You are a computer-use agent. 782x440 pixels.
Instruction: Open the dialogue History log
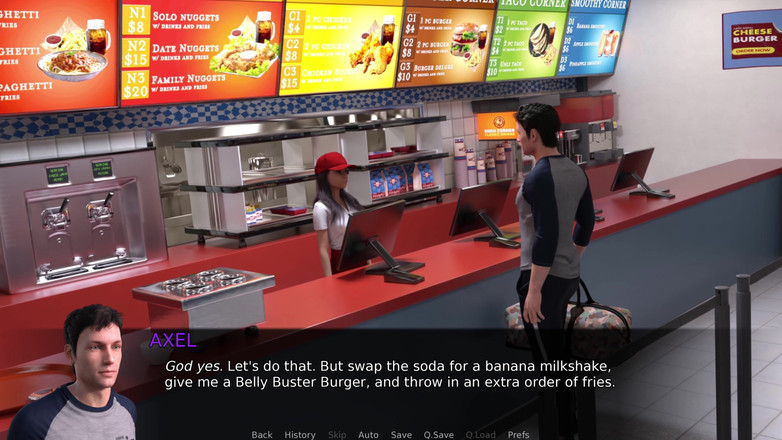(x=300, y=435)
